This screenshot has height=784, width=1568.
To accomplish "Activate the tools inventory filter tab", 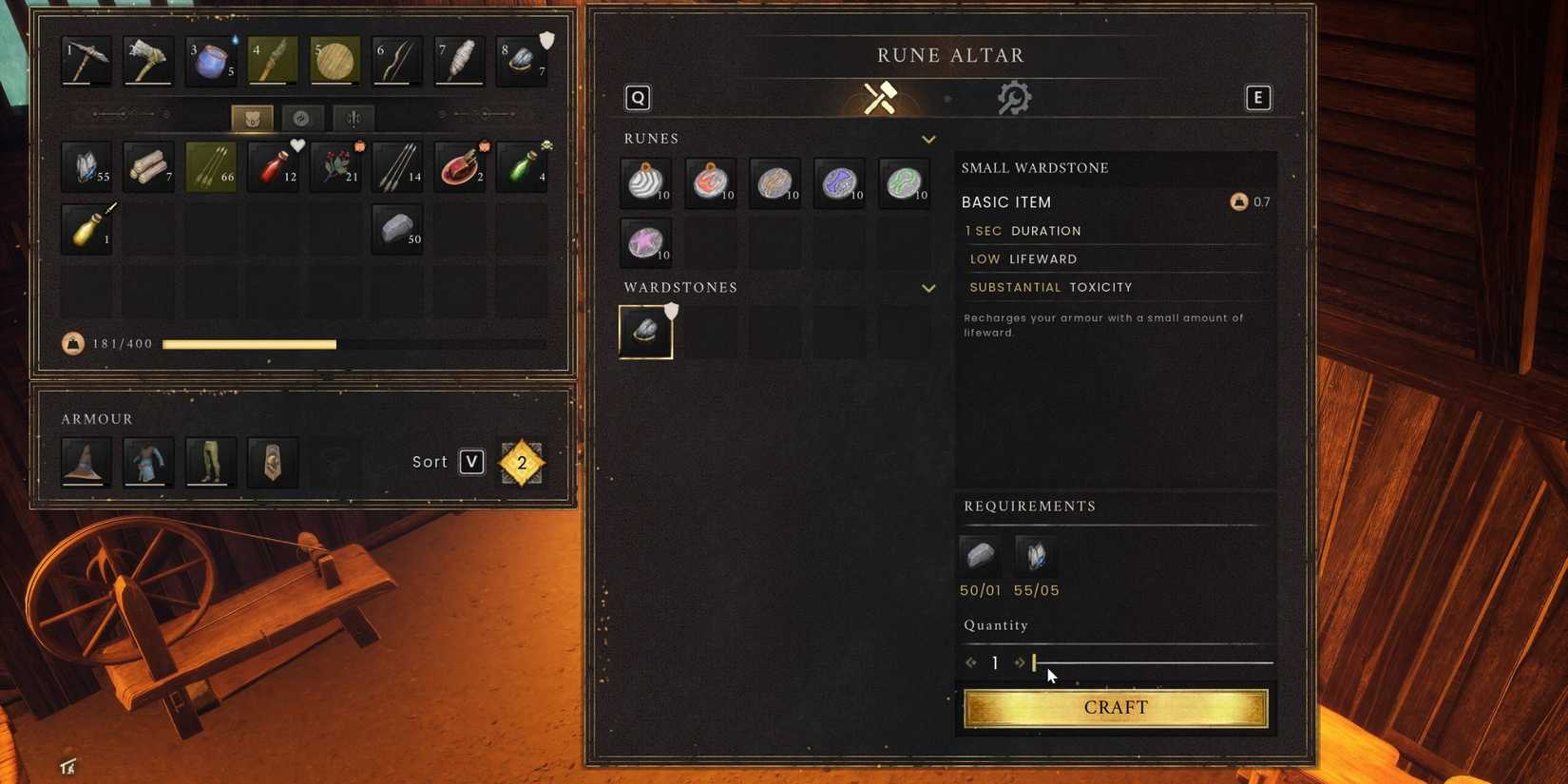I will (x=354, y=118).
